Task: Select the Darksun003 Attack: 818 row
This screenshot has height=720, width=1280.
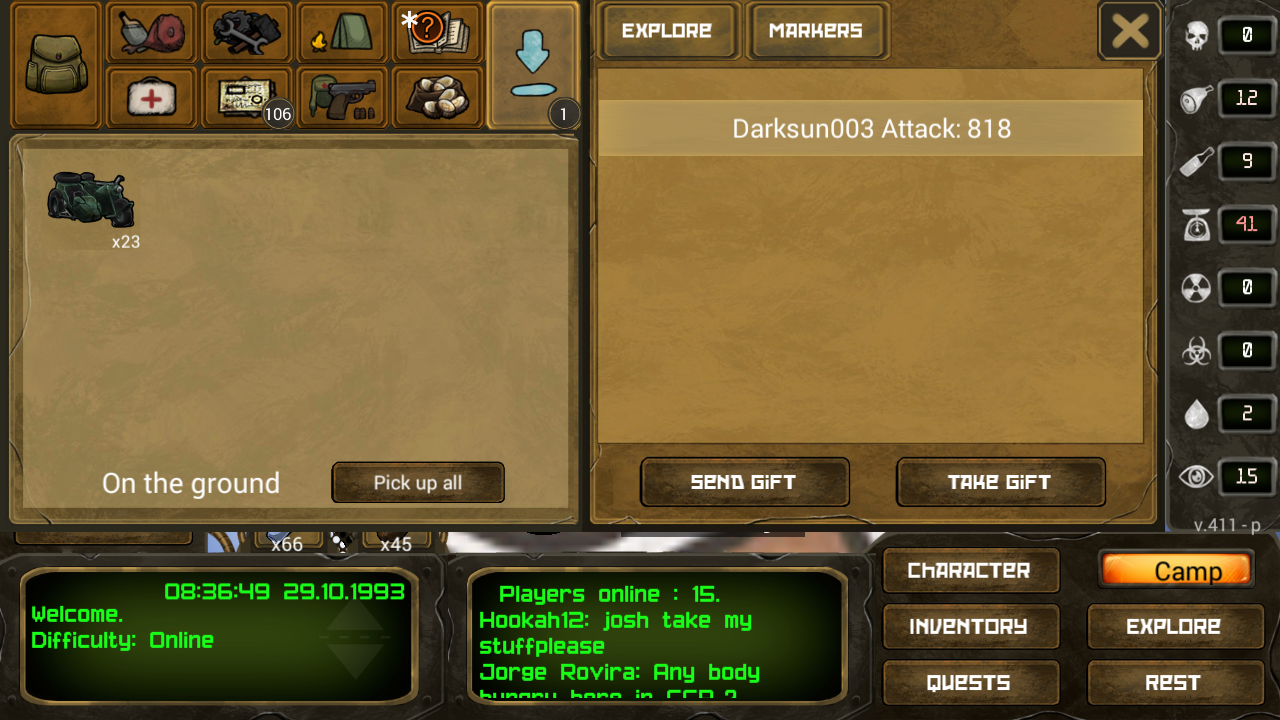Action: 870,129
